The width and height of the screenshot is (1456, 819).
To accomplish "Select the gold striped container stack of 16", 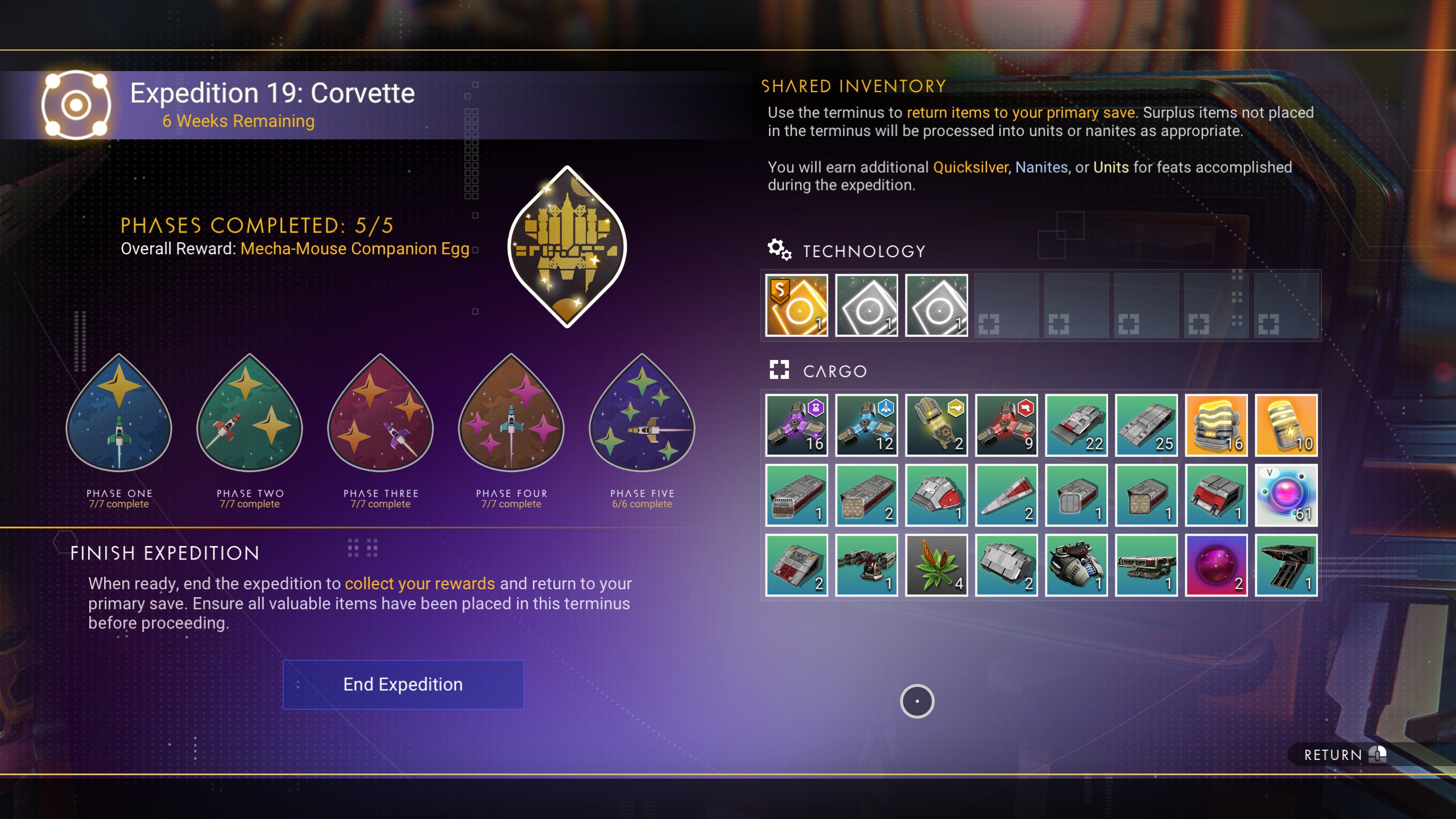I will 1216,425.
